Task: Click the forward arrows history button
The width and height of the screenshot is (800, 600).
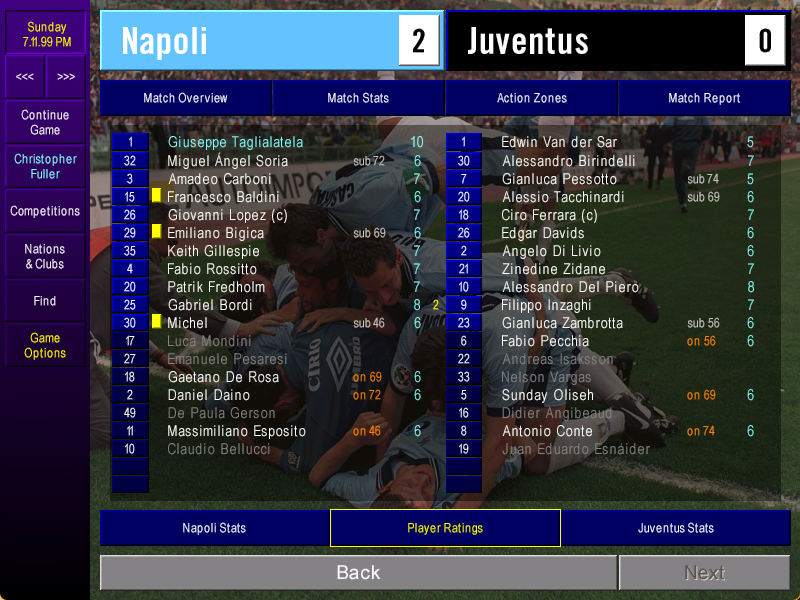Action: [66, 76]
